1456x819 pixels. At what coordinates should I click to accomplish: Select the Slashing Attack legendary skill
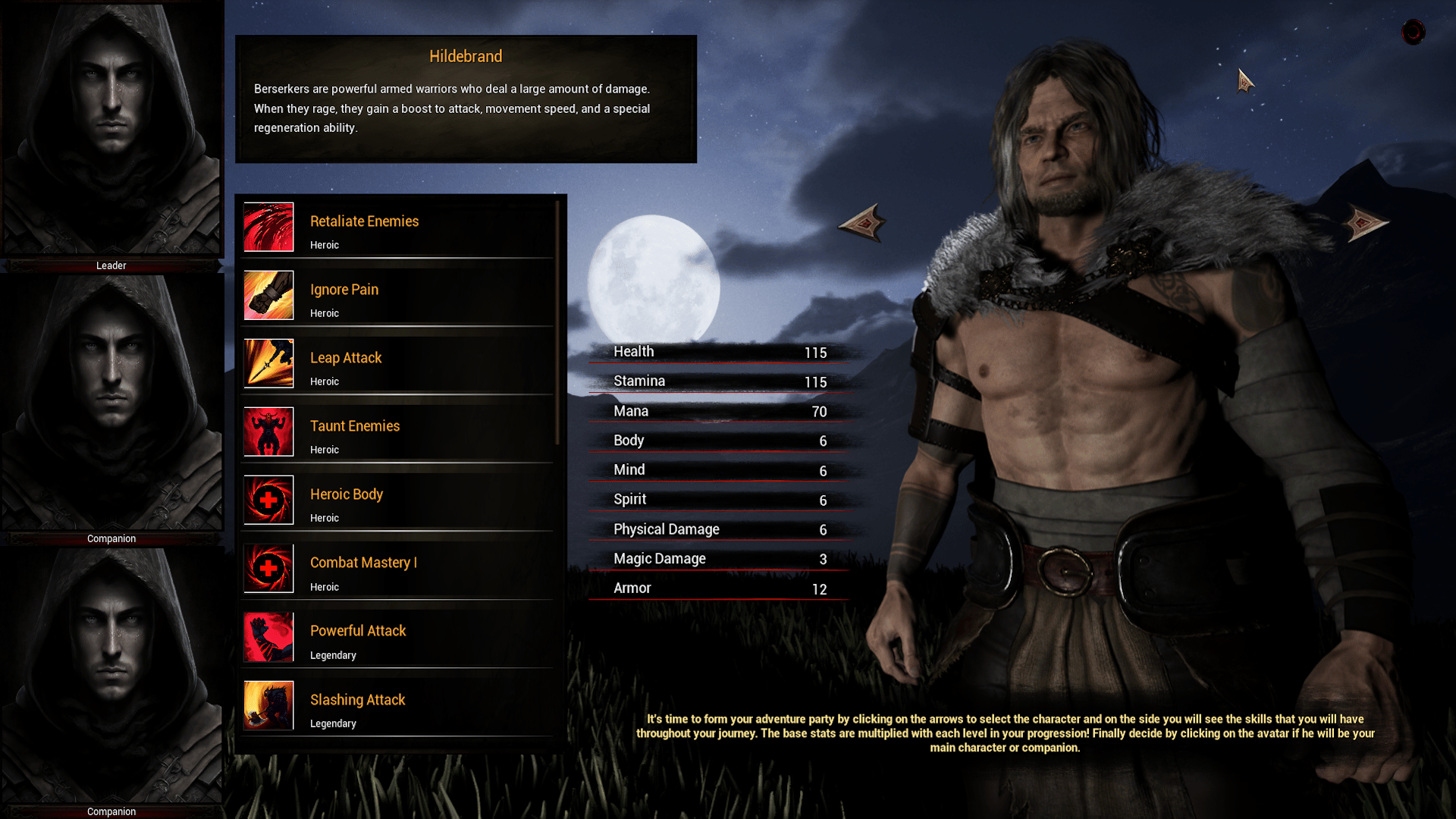coord(397,706)
